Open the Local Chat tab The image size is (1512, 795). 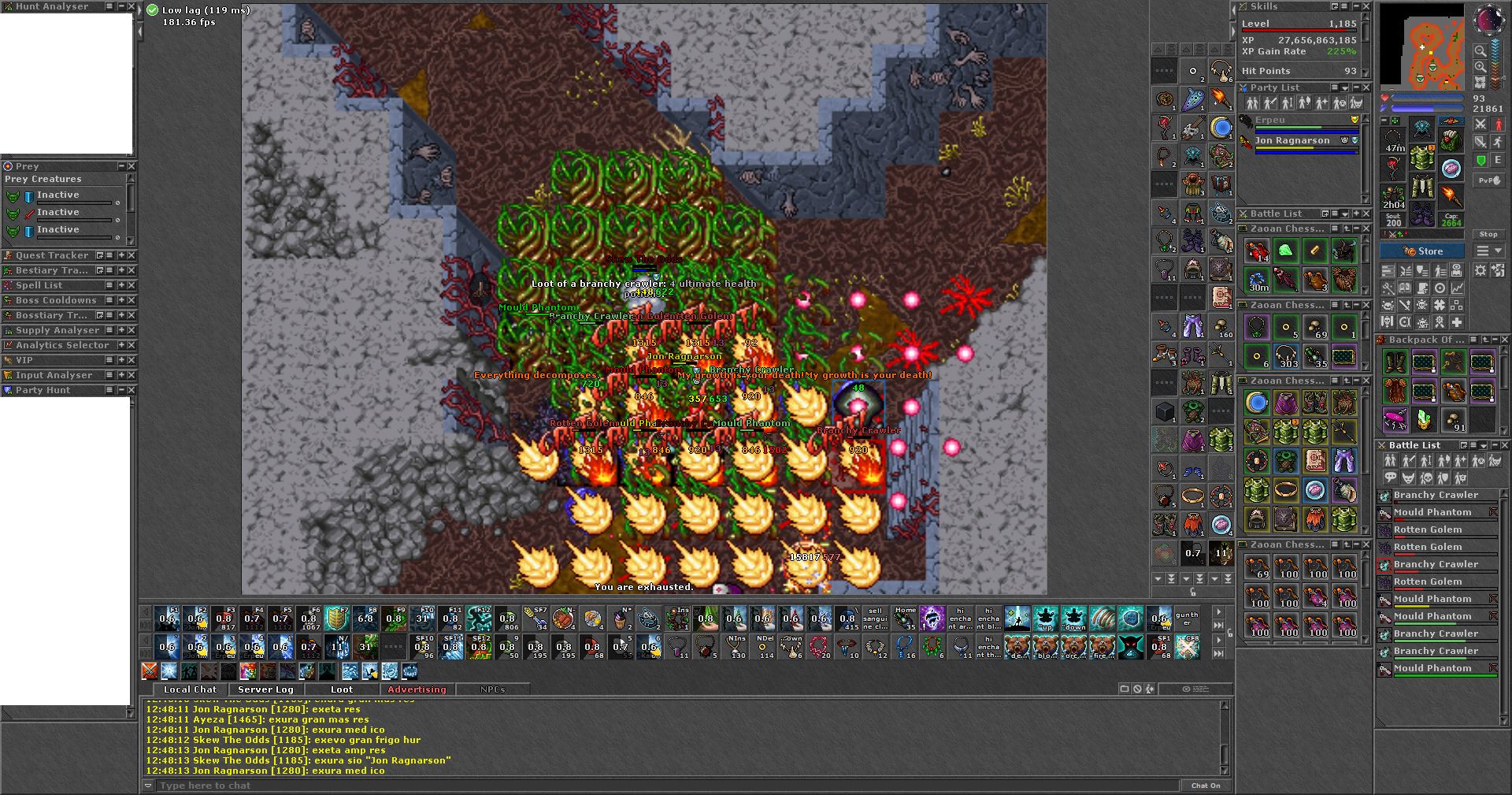(190, 689)
